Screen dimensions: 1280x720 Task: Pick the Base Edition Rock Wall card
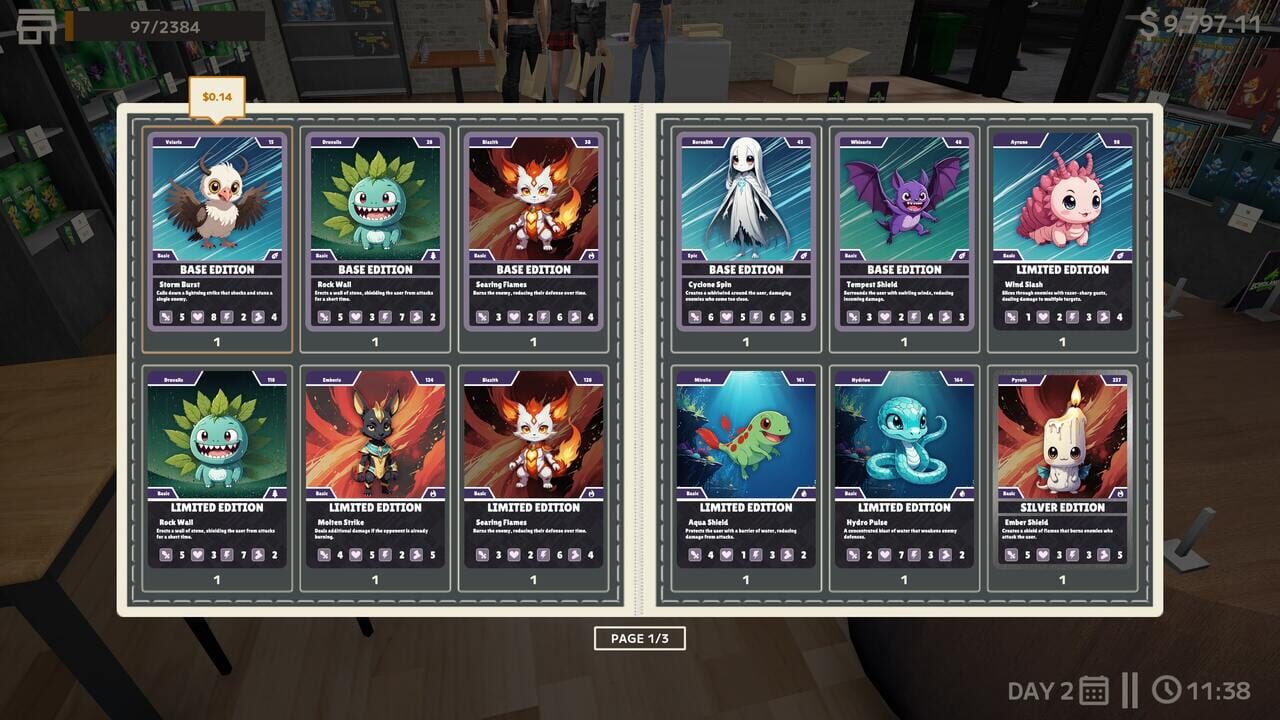point(375,232)
